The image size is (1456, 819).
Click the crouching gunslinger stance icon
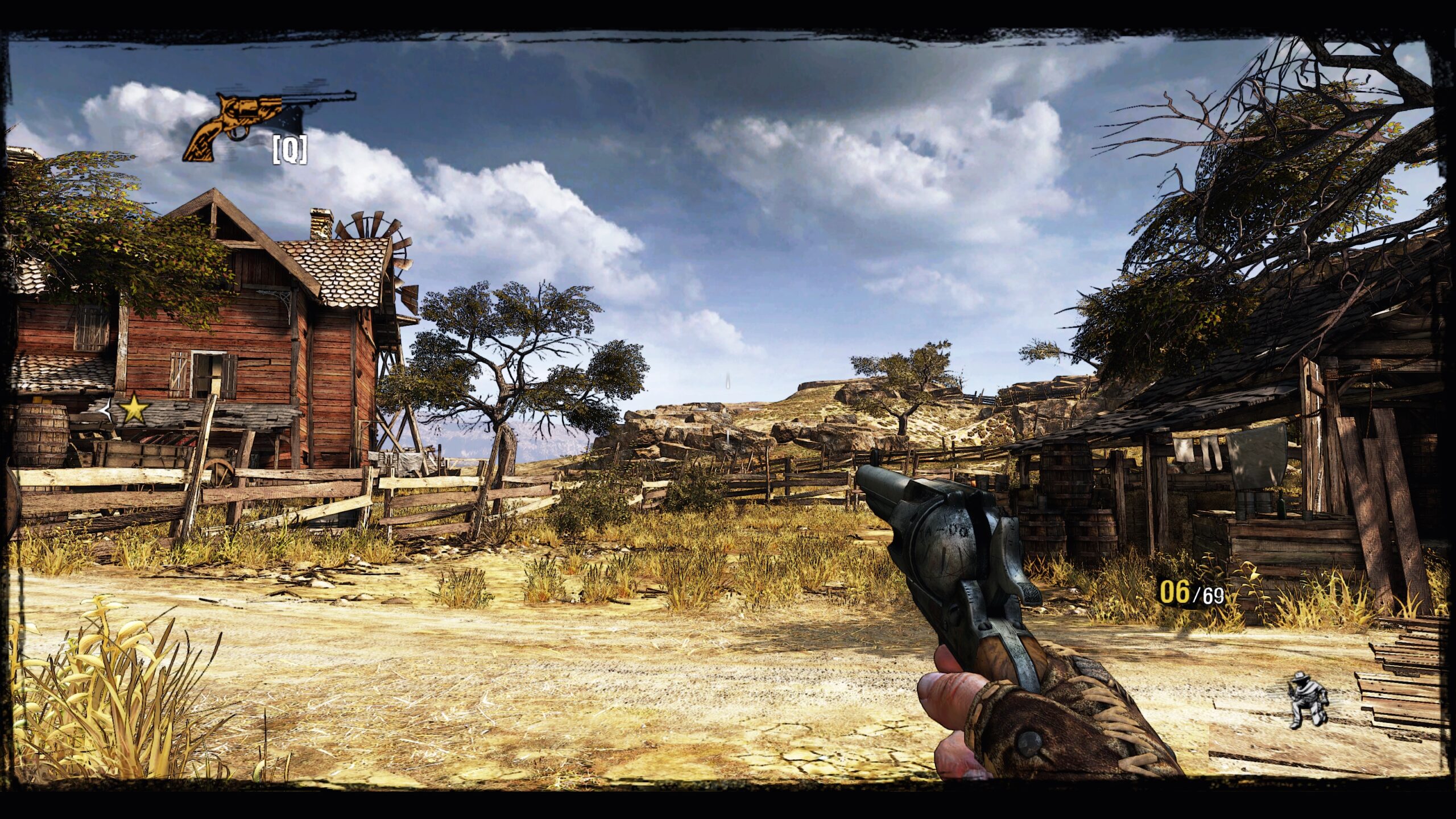(x=1308, y=700)
